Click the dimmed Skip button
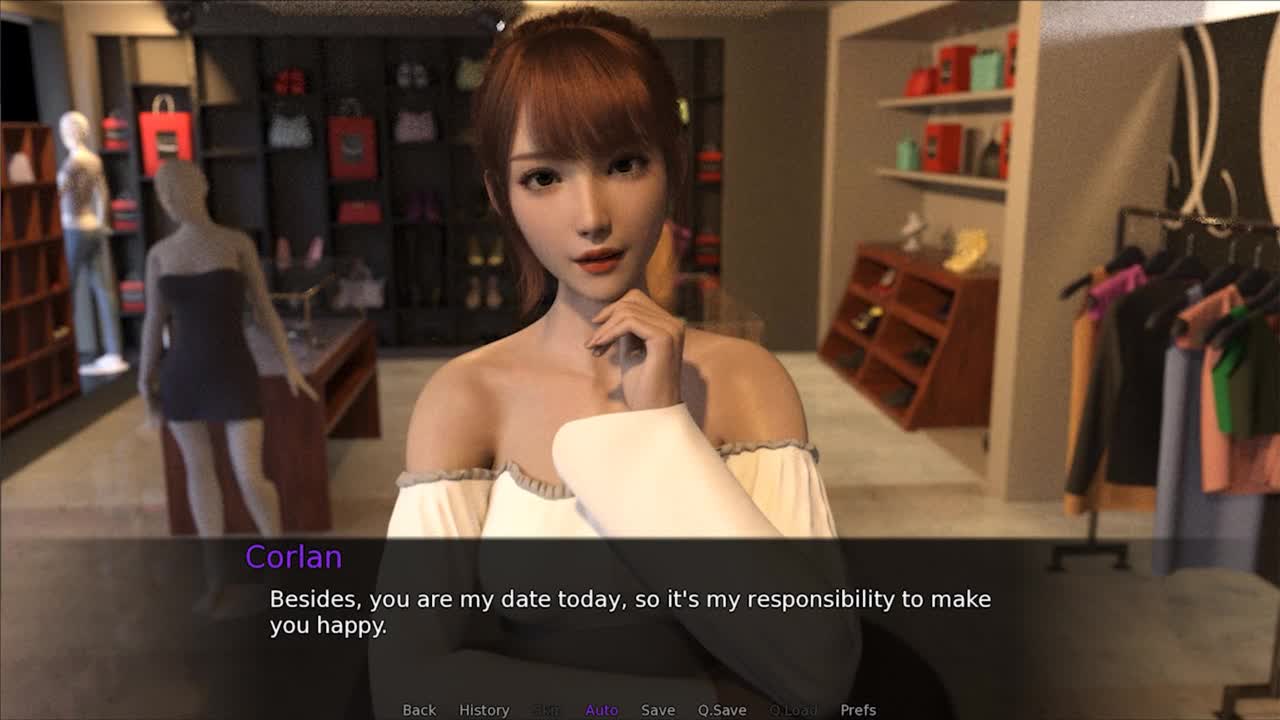The width and height of the screenshot is (1280, 720). [x=547, y=710]
